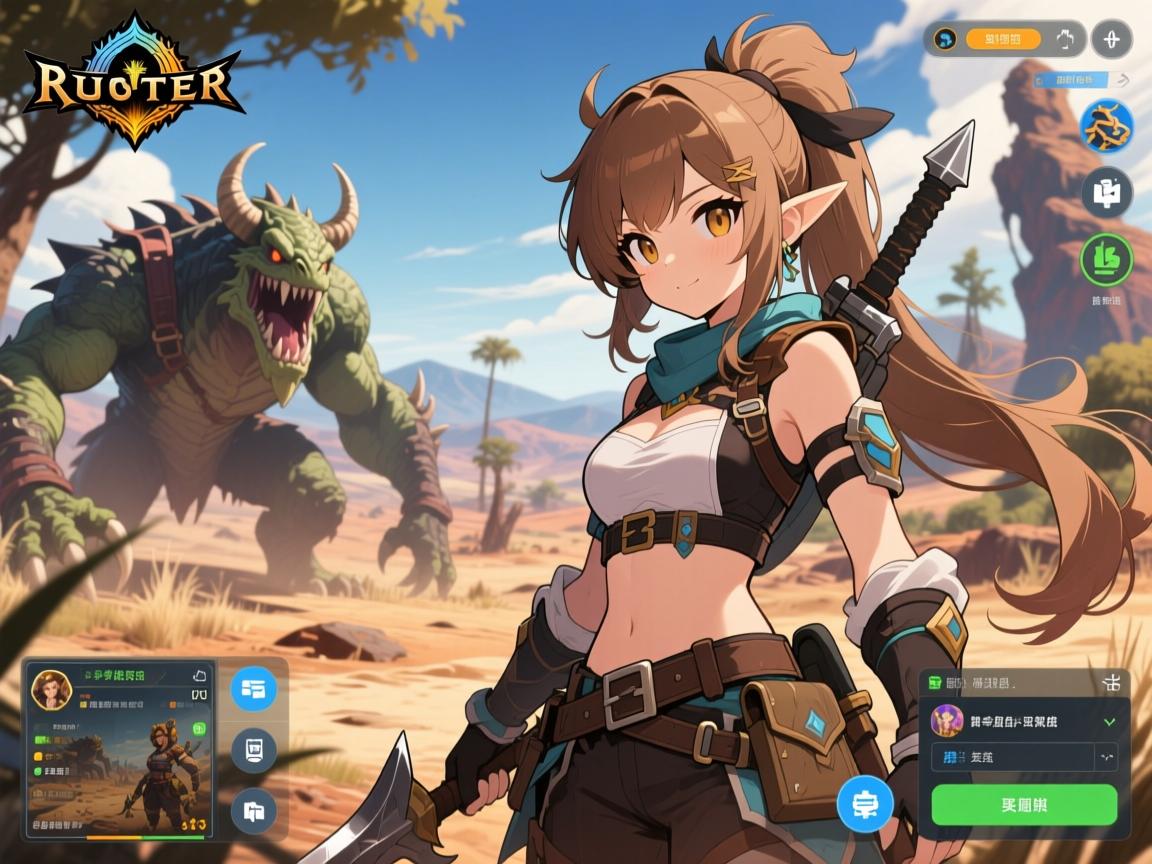Open the round crosshair button at top-right corner
This screenshot has height=864, width=1152.
[x=1111, y=40]
